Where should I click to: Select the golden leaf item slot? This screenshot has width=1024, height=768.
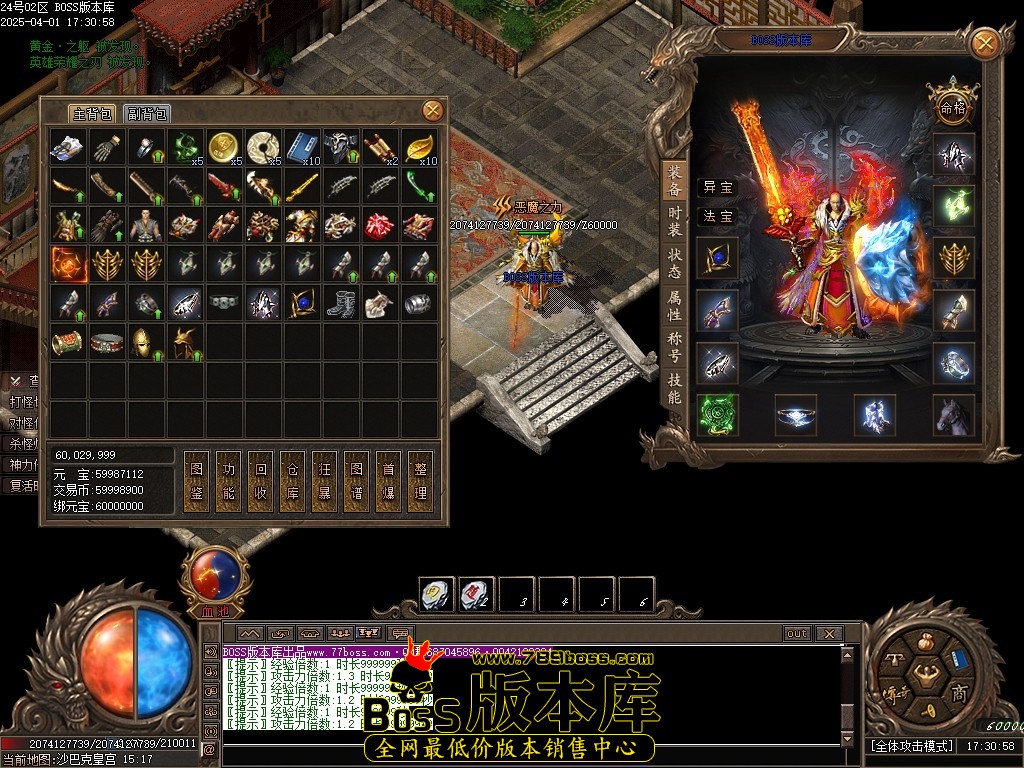coord(419,147)
